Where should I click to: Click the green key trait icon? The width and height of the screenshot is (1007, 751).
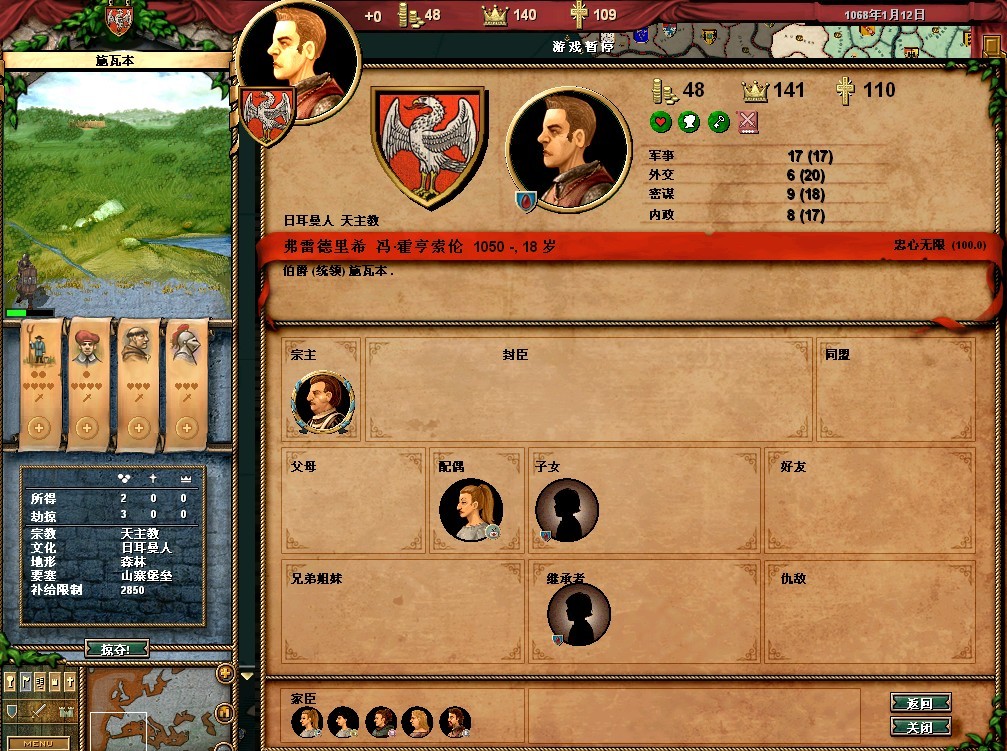click(x=718, y=122)
